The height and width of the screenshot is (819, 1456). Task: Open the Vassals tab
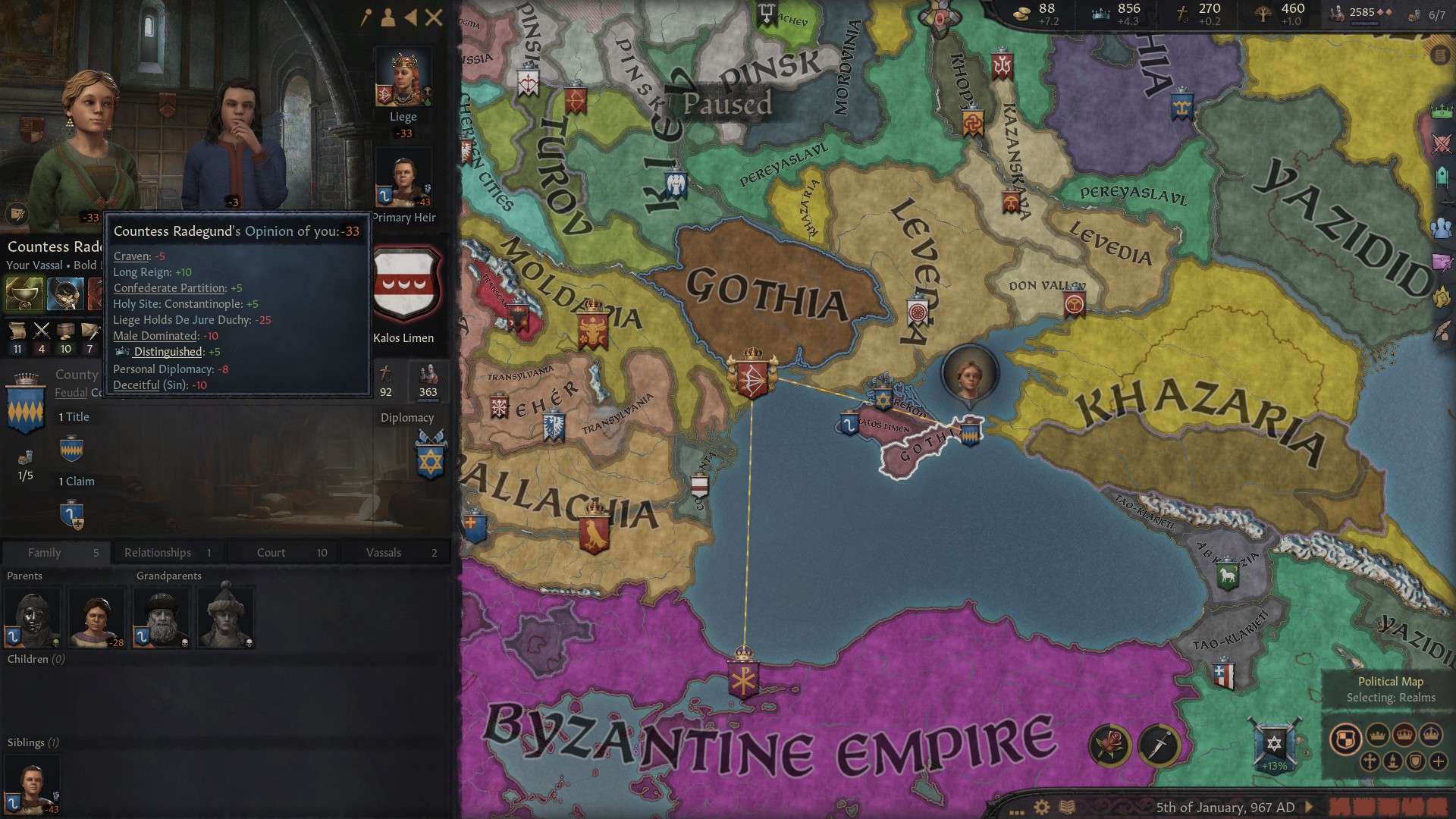[x=383, y=552]
